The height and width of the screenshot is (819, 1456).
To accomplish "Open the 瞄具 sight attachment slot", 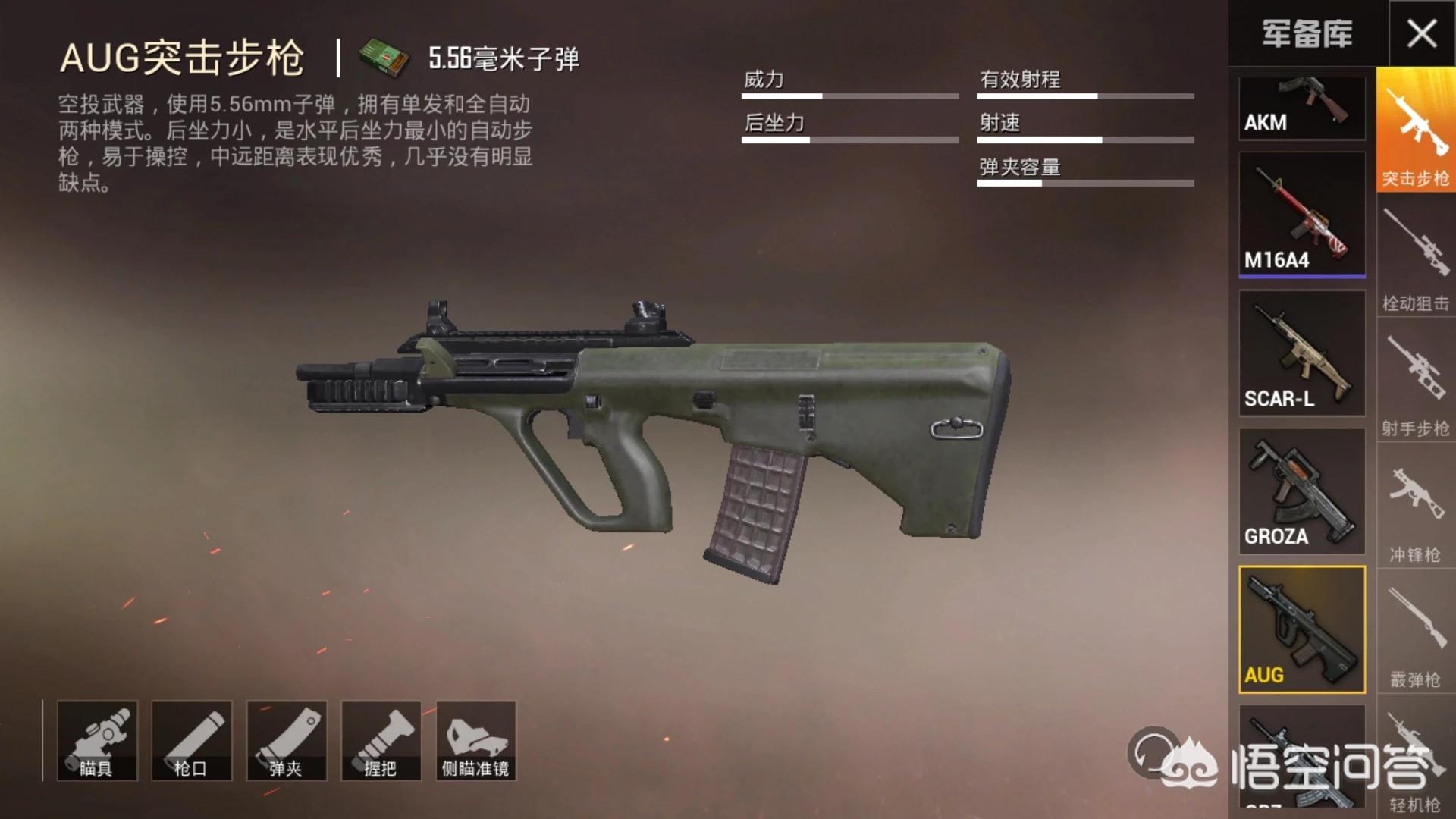I will coord(97,741).
